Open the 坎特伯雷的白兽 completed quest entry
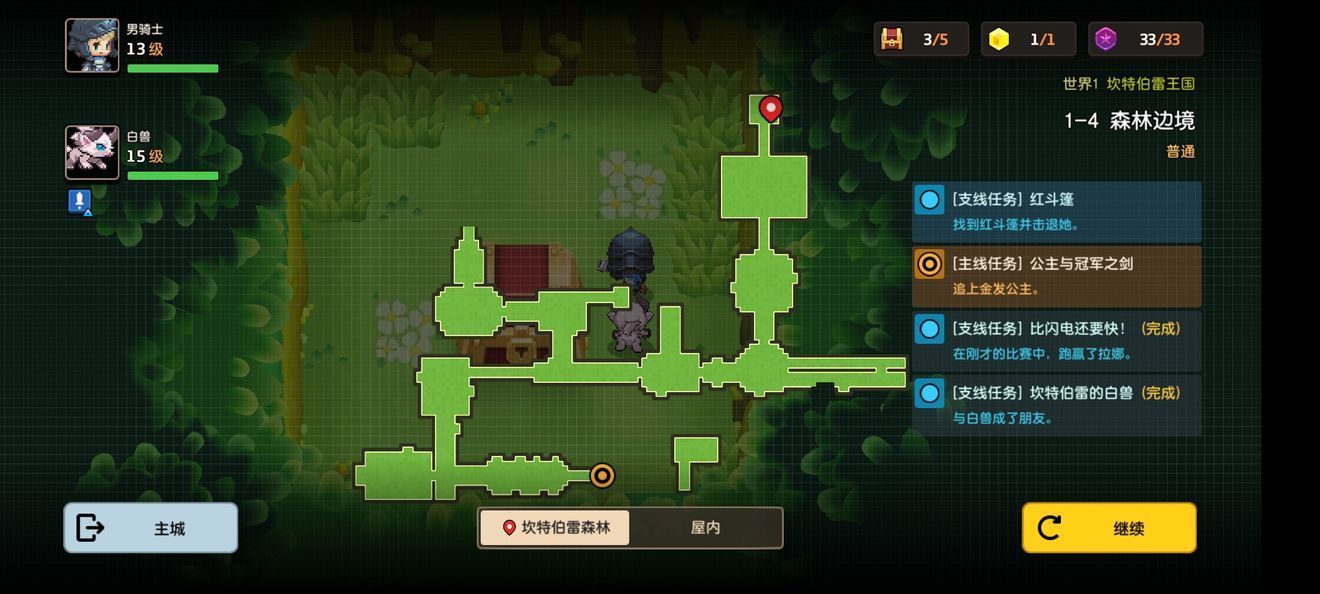1320x594 pixels. 1056,405
